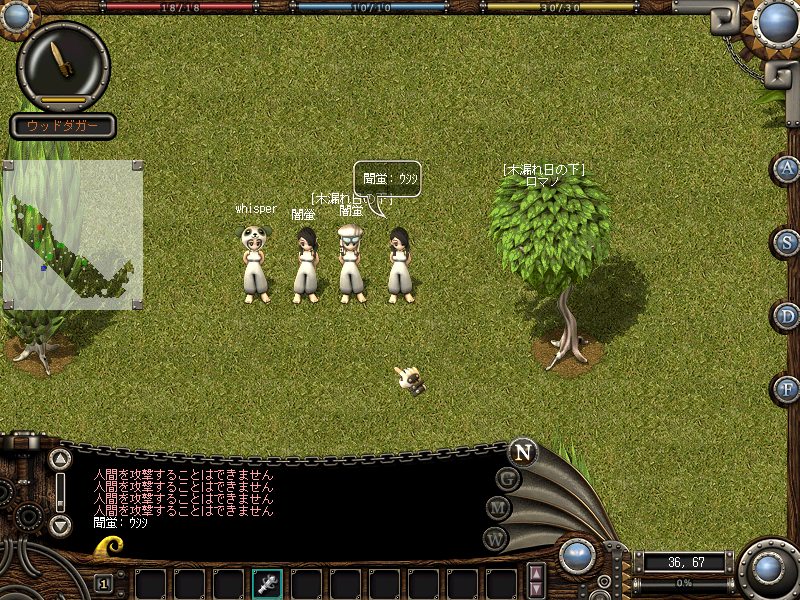Select the hotbar slot holding the wrench item

[267, 583]
